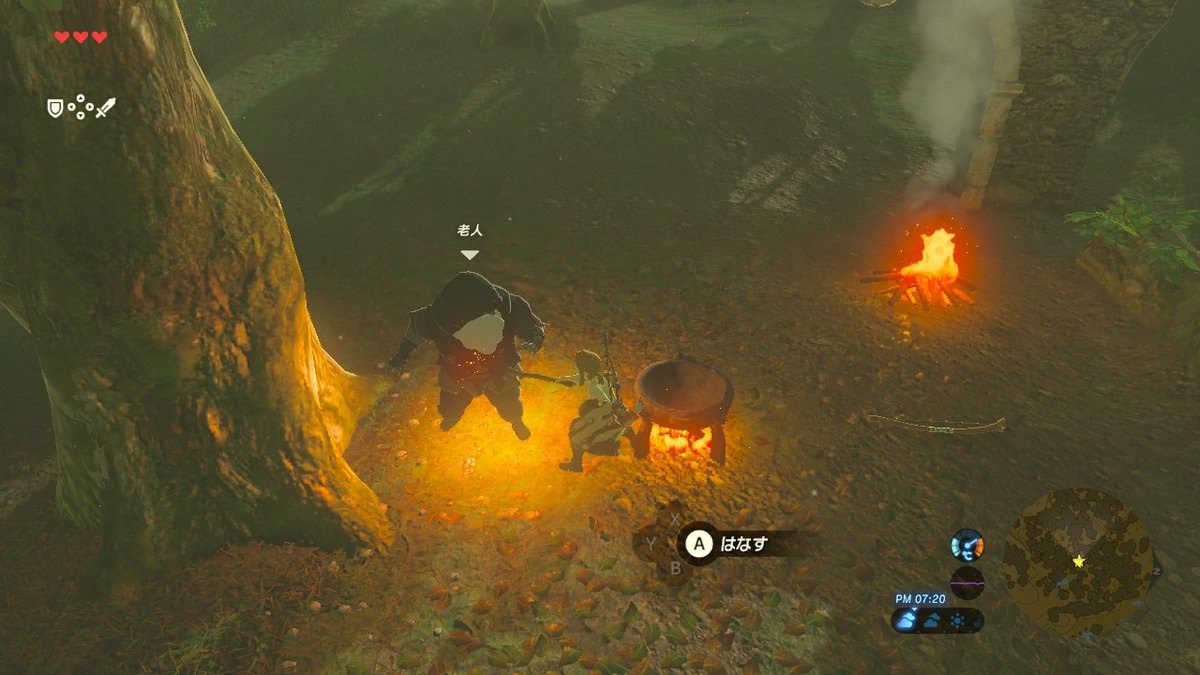The image size is (1200, 675).
Task: Click the yellow star marker on minimap
Action: 1078,561
